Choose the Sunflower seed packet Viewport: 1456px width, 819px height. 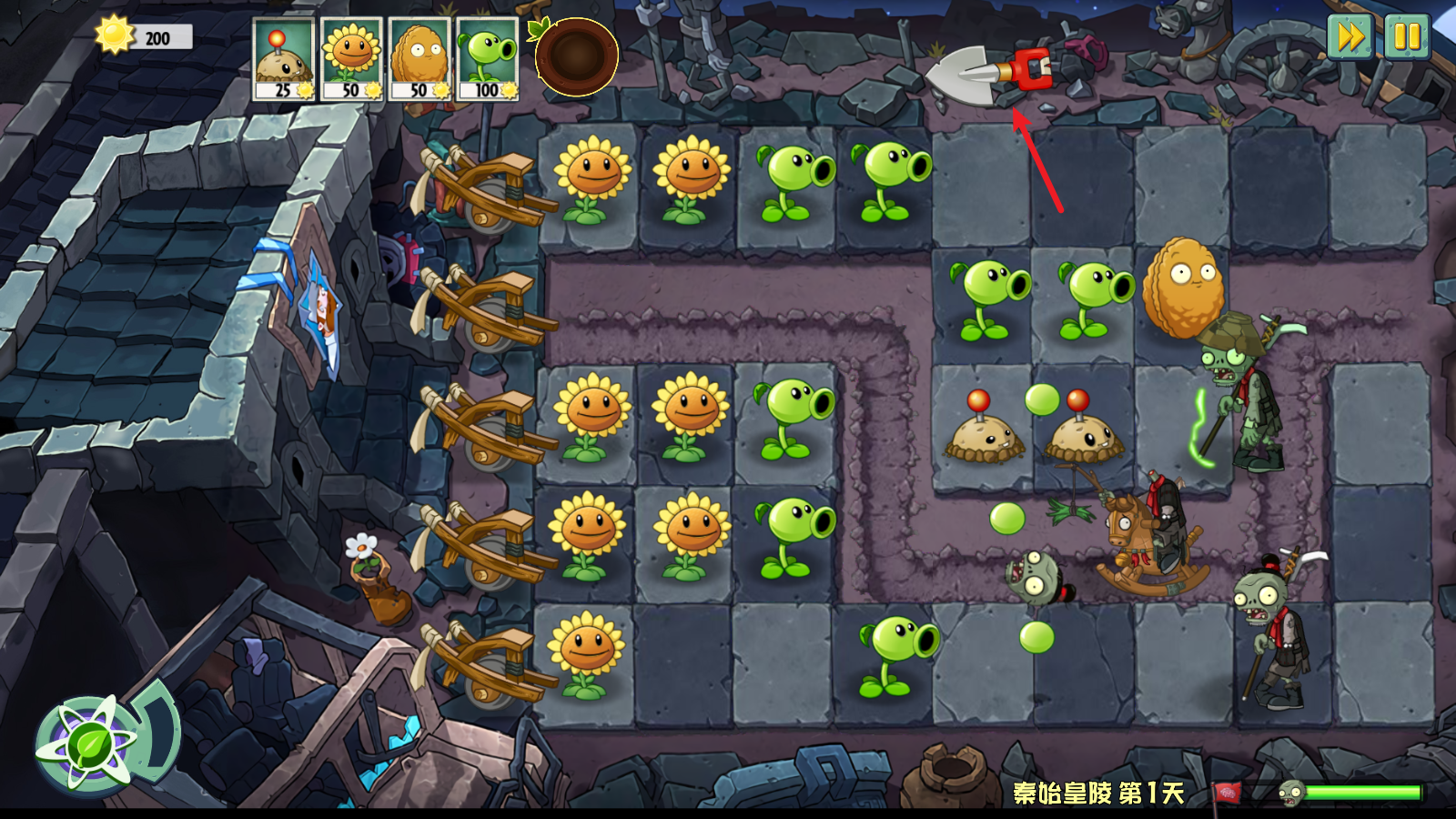(351, 59)
